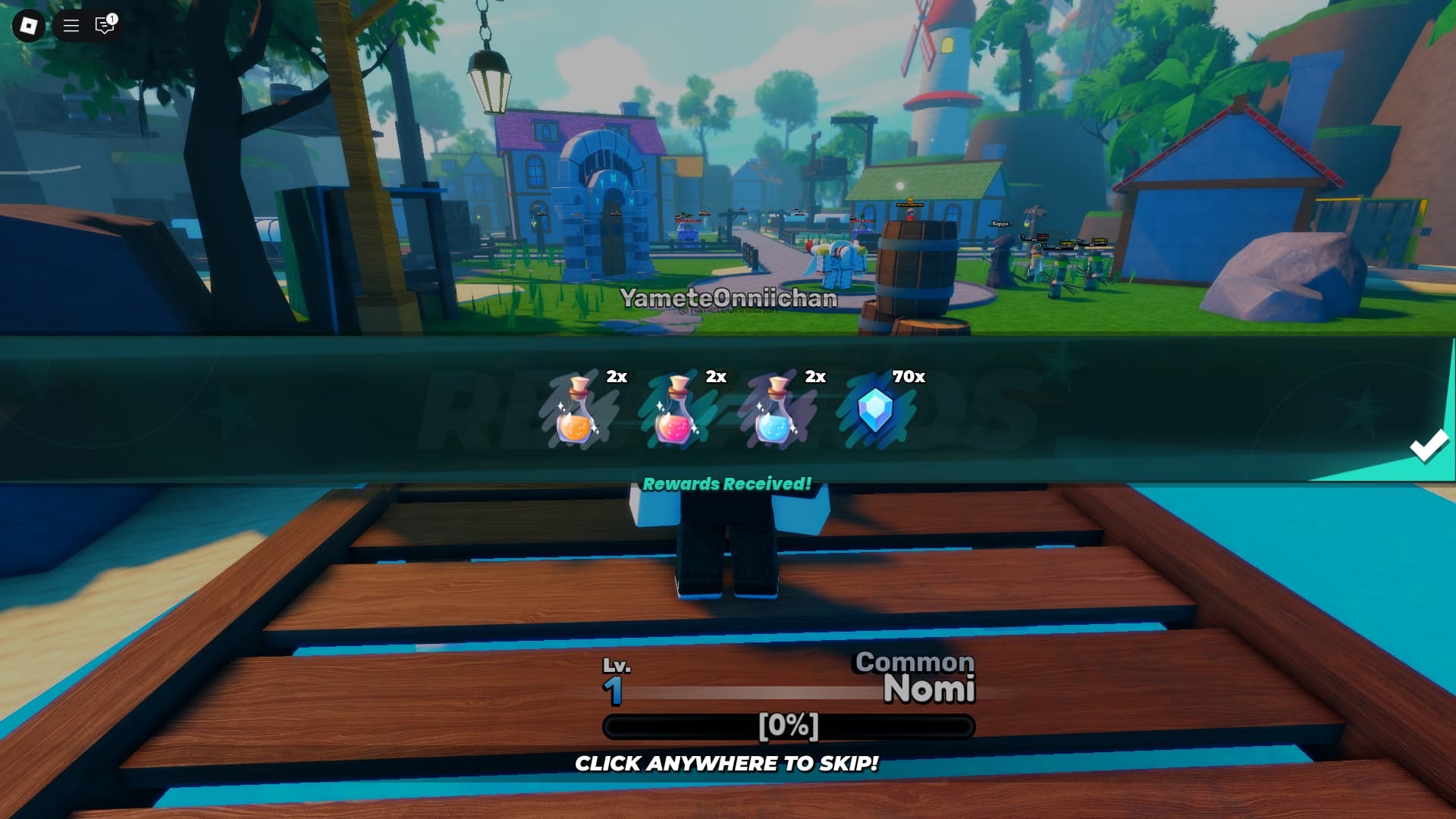Expand the Lv. 1 level display
Screen dimensions: 1456x819
tap(617, 677)
